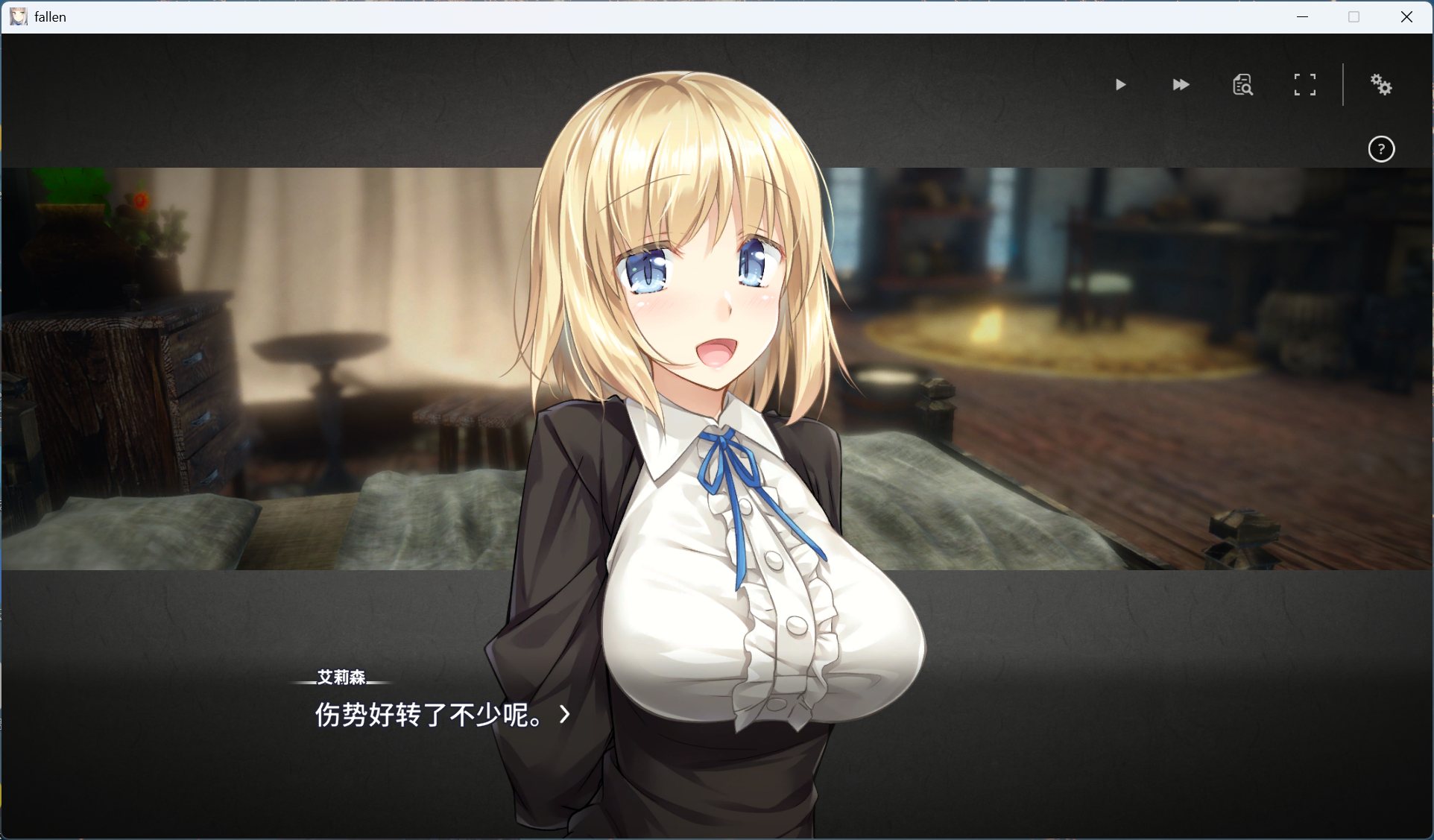Image resolution: width=1434 pixels, height=840 pixels.
Task: Show help via the question mark button
Action: pos(1381,149)
